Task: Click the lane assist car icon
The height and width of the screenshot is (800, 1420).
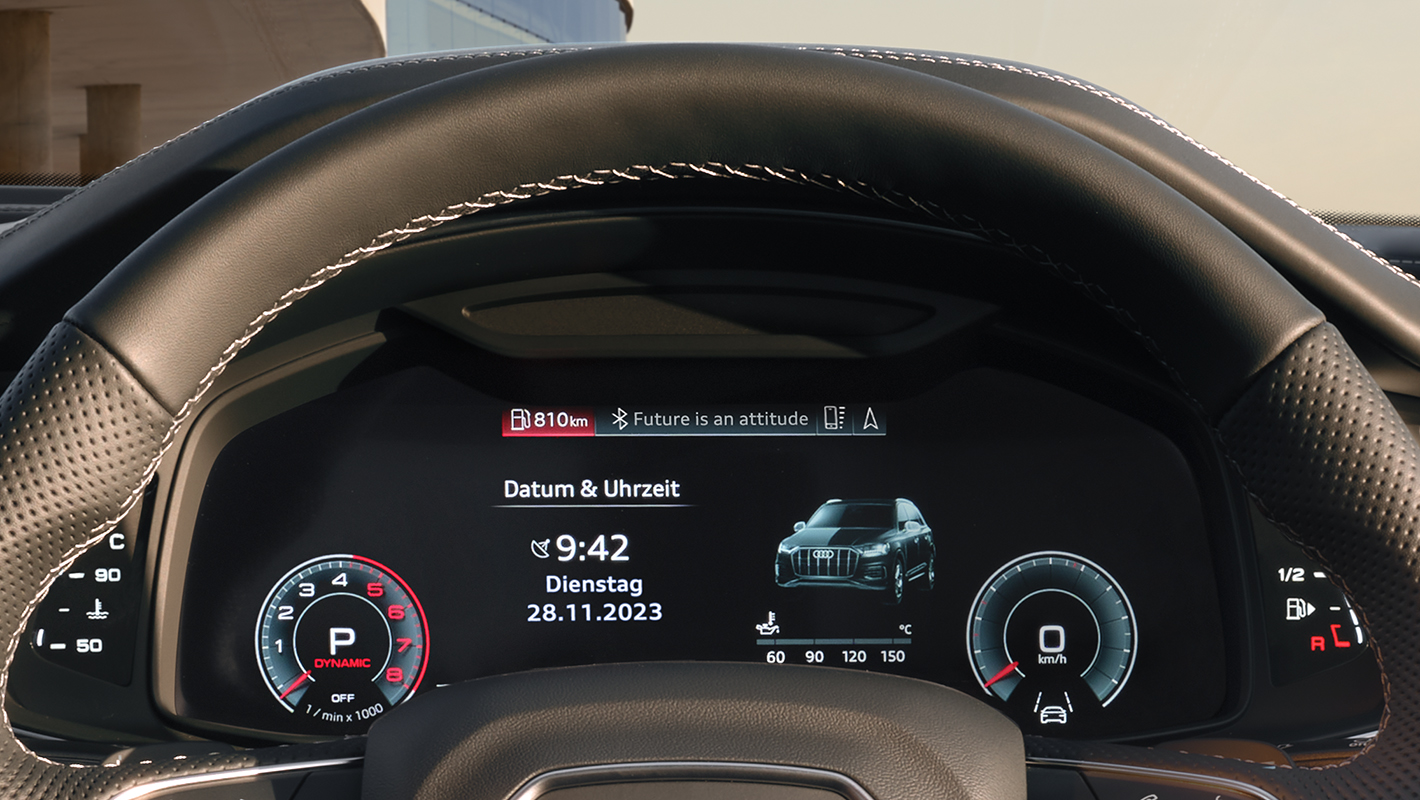Action: pyautogui.click(x=1052, y=709)
